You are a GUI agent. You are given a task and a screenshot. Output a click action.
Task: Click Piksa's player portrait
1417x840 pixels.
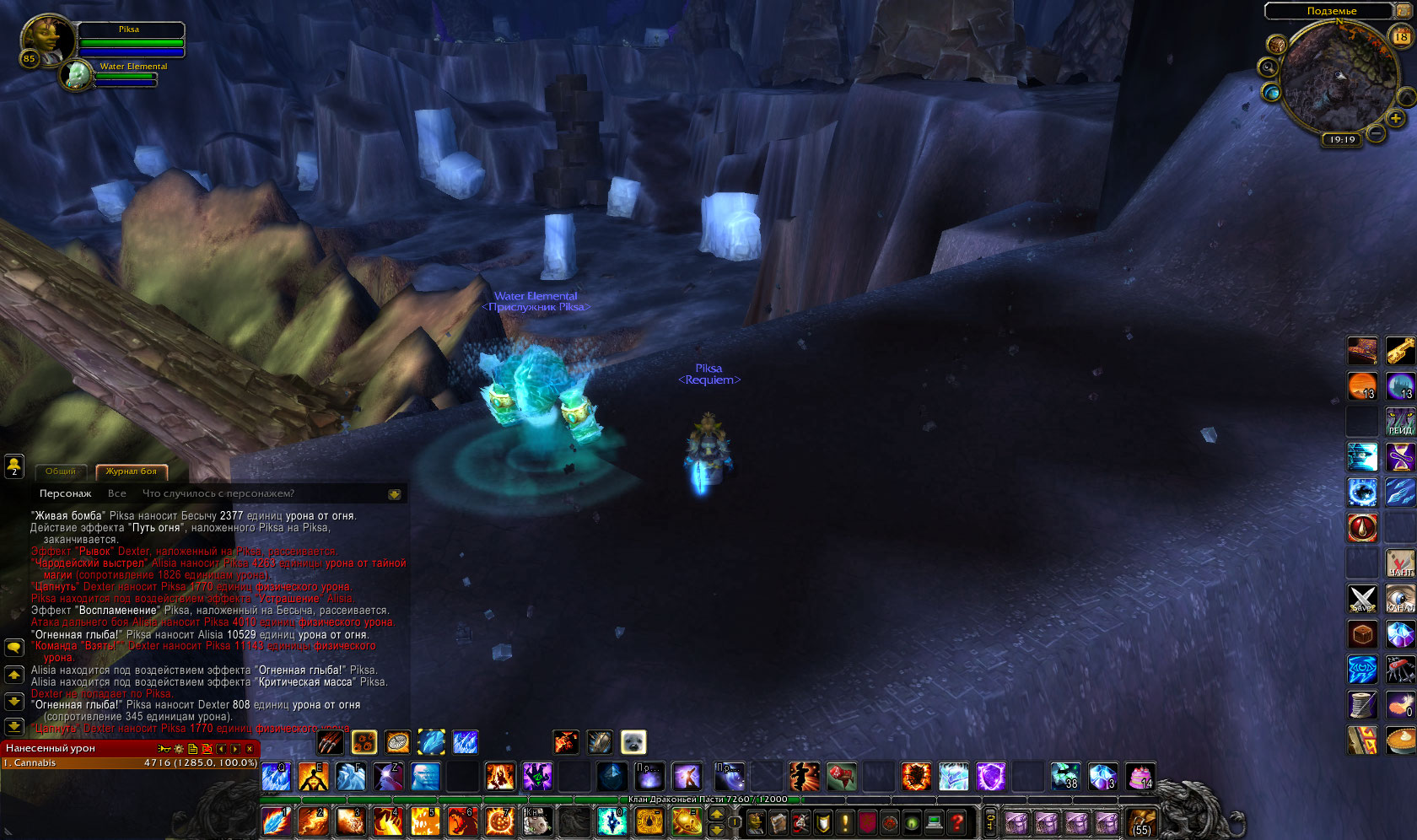[x=46, y=38]
